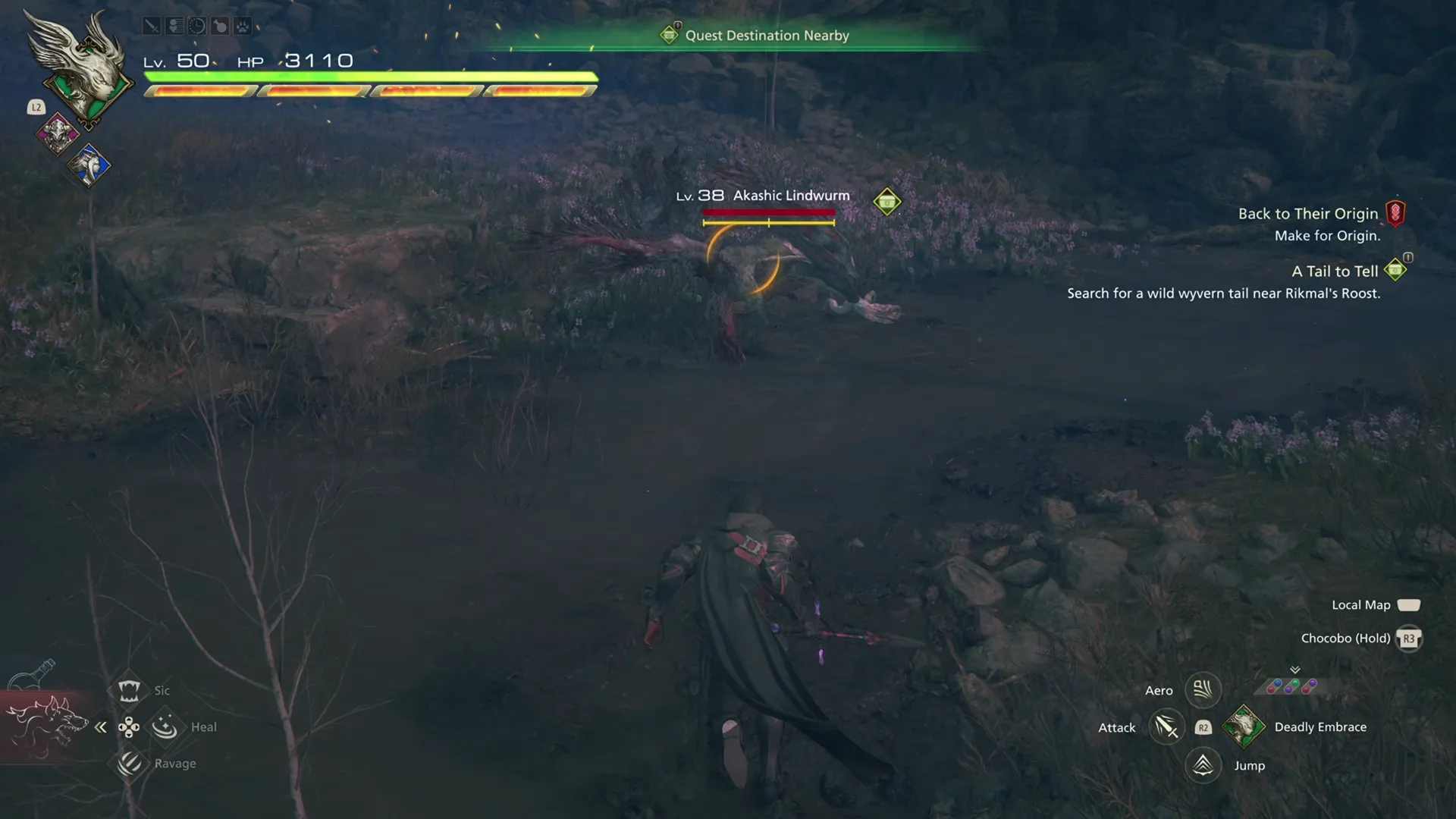The height and width of the screenshot is (819, 1456).
Task: Click the clock status icon in the toolbar
Action: 197,25
